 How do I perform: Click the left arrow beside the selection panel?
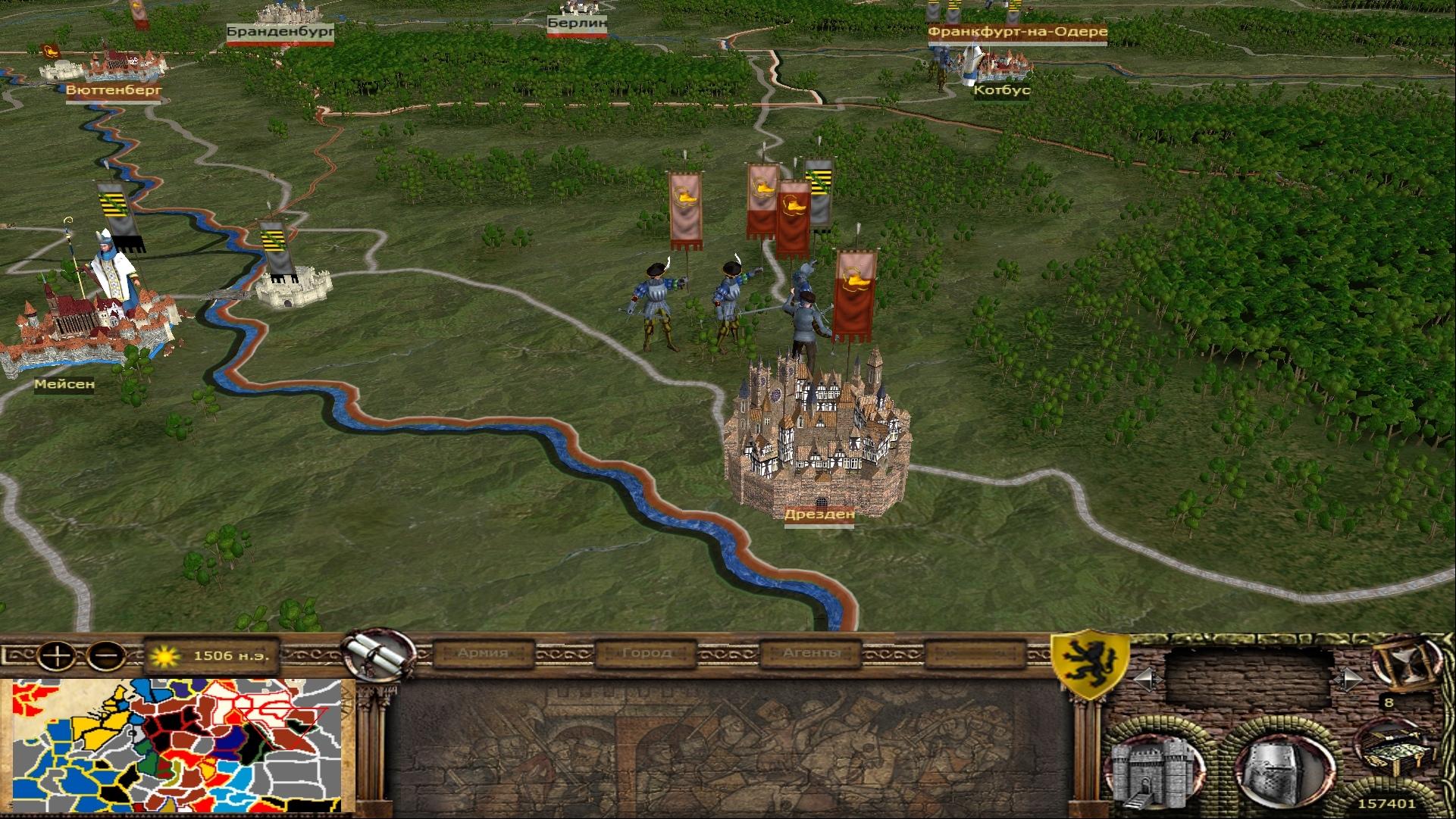pyautogui.click(x=1144, y=679)
